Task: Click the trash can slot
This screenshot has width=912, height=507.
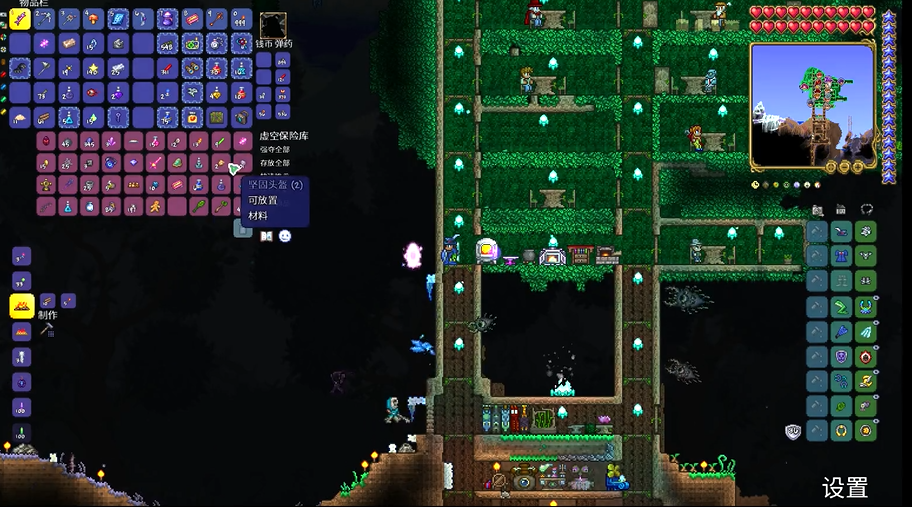Action: click(x=243, y=229)
